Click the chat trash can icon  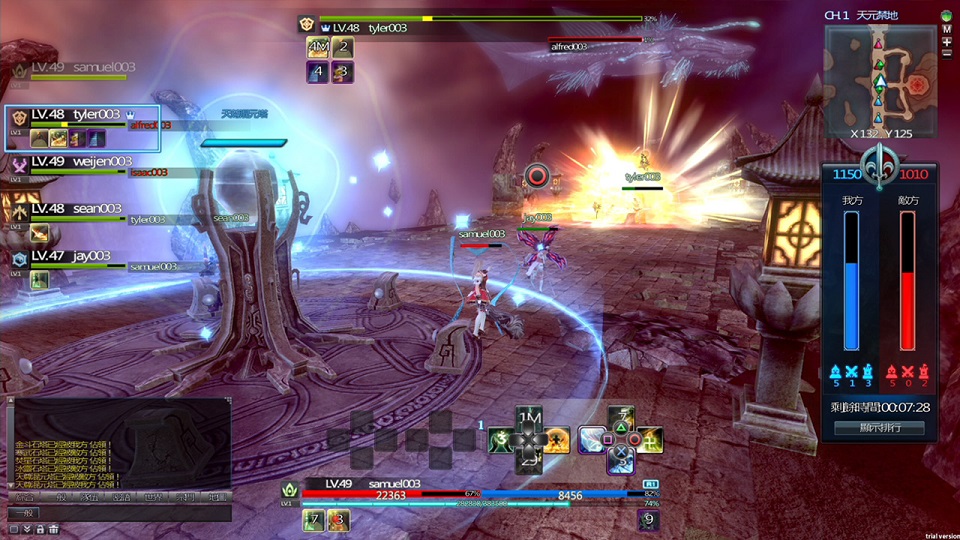pos(53,529)
